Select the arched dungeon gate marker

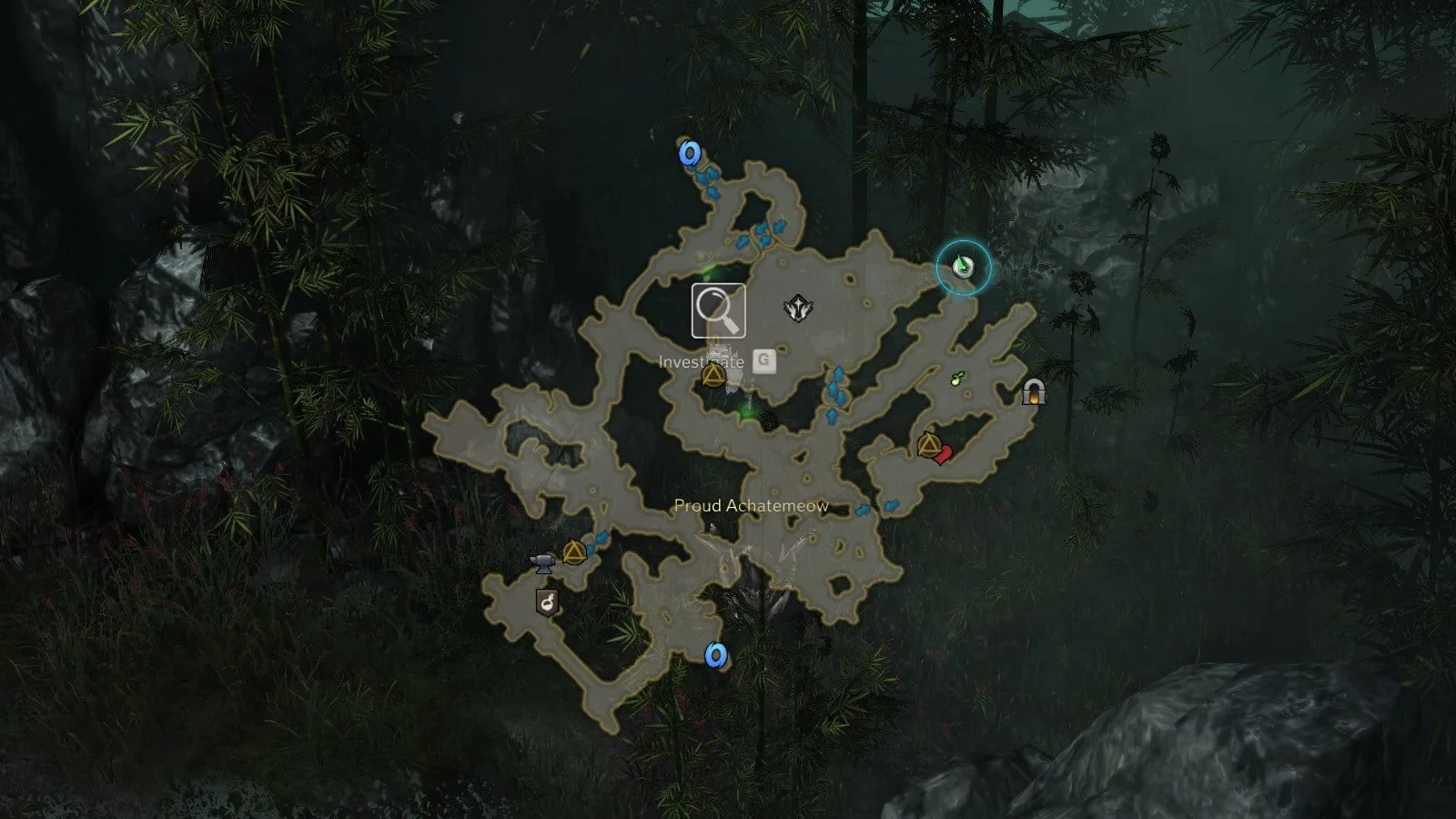coord(1033,392)
